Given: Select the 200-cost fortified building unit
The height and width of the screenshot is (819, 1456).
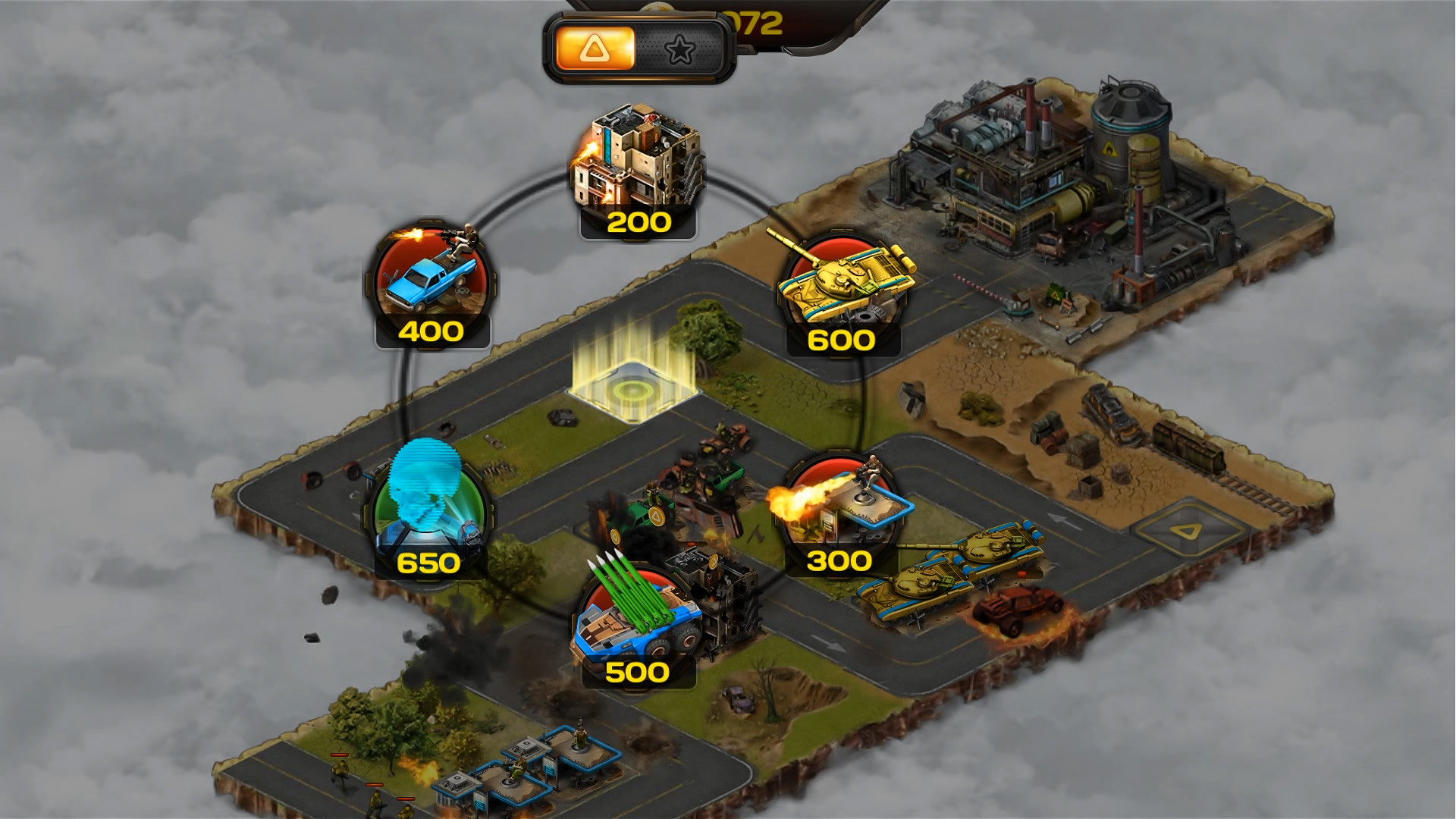Looking at the screenshot, I should click(x=639, y=163).
